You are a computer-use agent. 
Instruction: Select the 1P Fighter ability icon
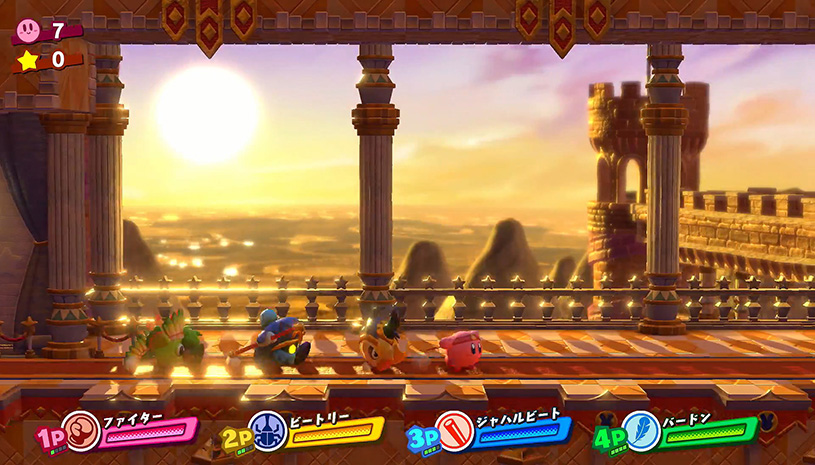(81, 431)
